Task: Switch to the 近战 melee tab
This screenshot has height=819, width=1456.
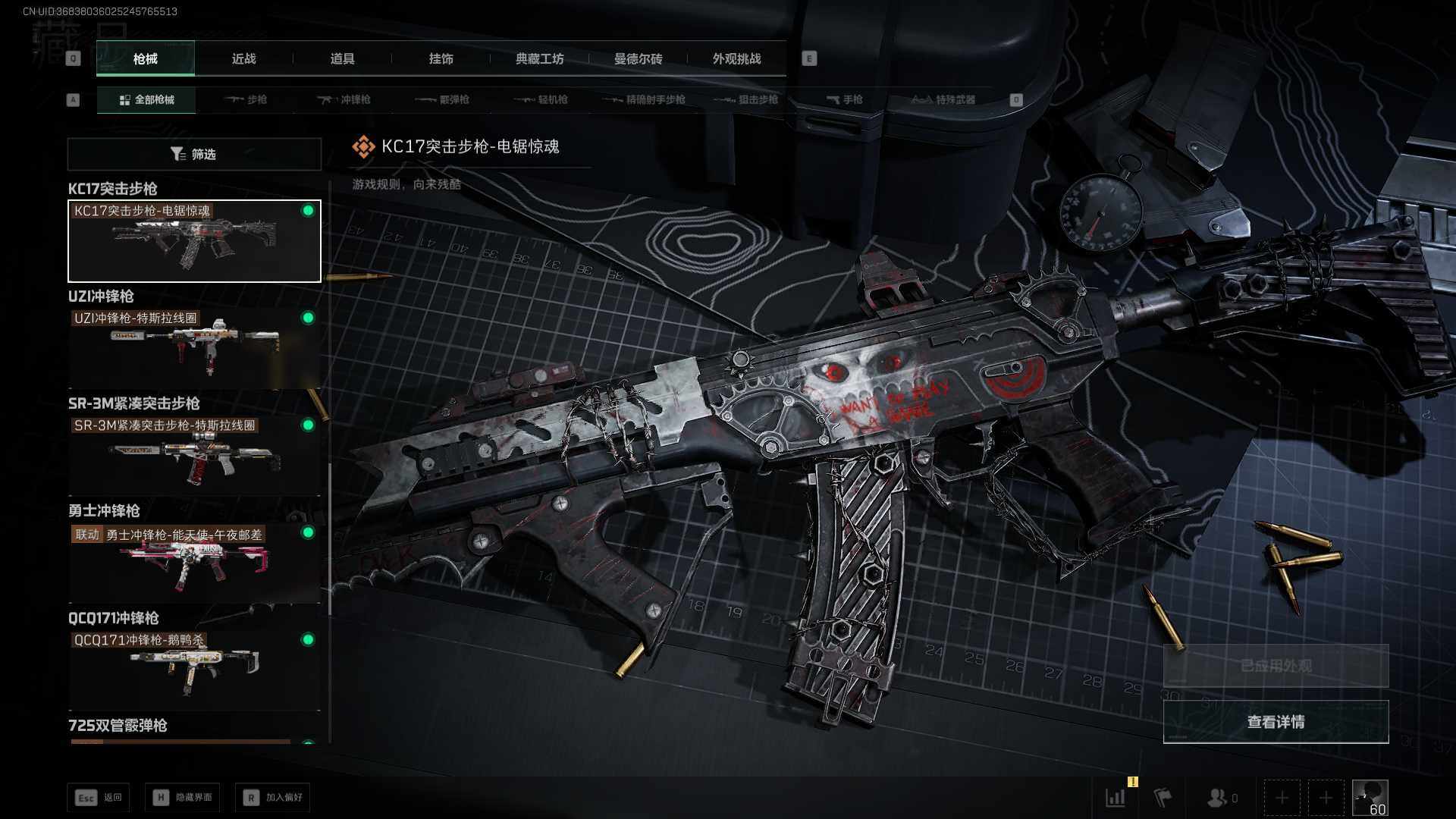Action: point(243,59)
